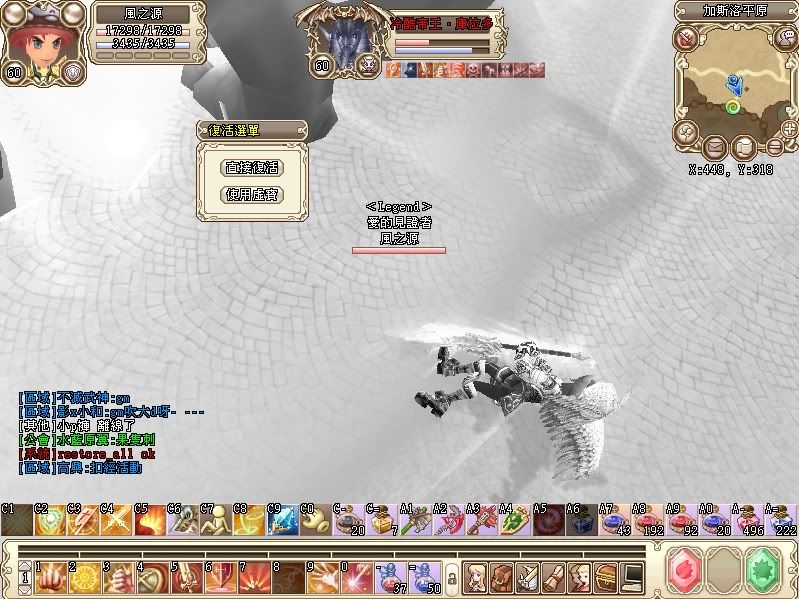Image resolution: width=799 pixels, height=599 pixels.
Task: Activate the fist skill in slot 1
Action: pyautogui.click(x=49, y=576)
